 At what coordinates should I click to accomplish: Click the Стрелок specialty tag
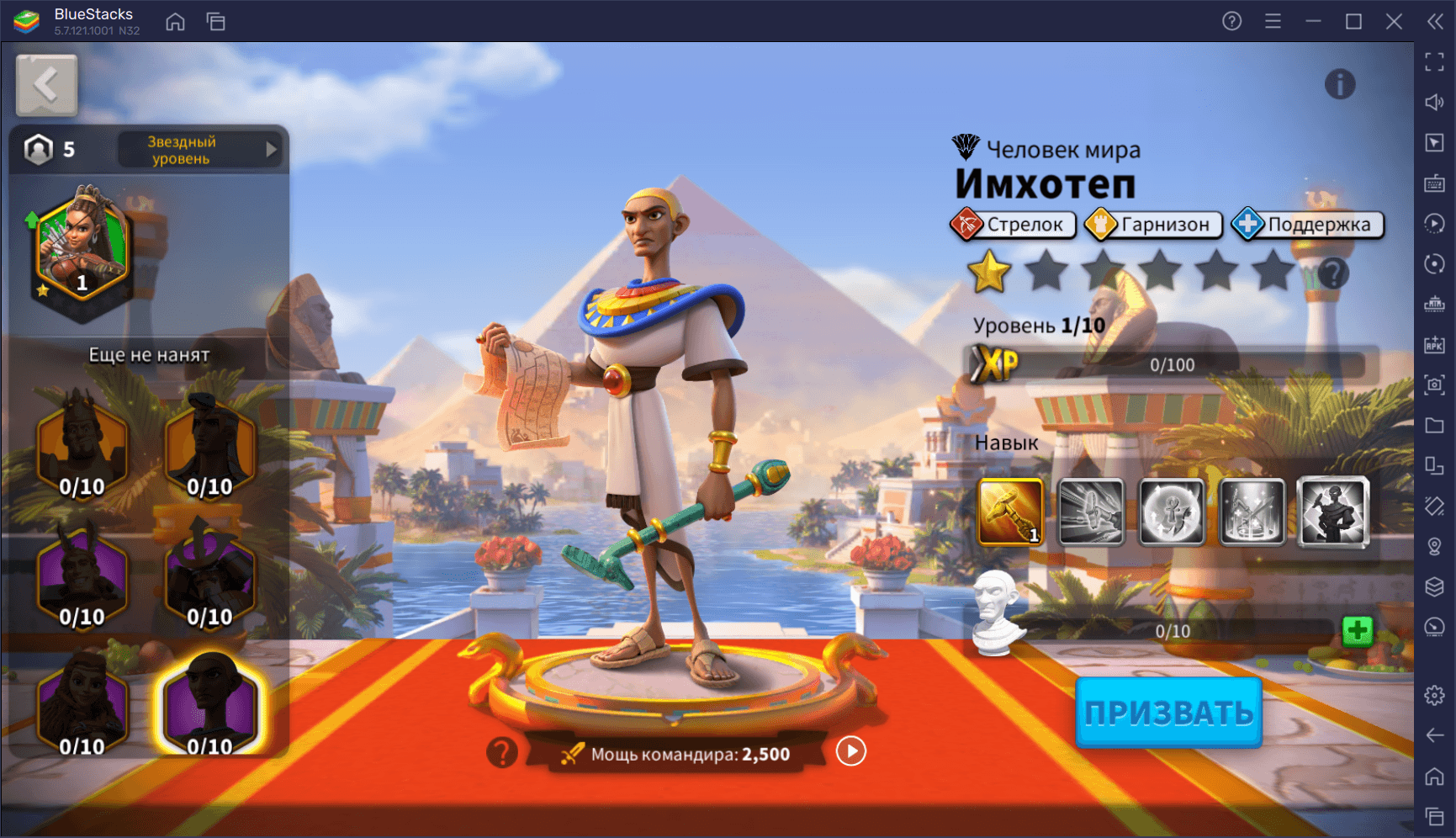coord(1013,225)
